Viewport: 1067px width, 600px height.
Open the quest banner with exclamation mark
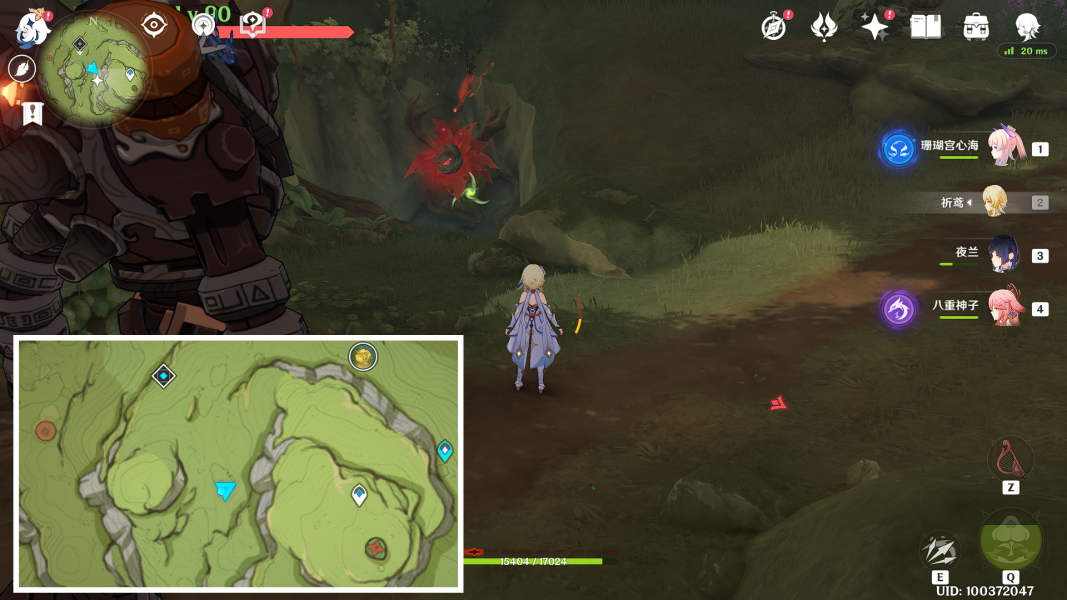tap(32, 114)
